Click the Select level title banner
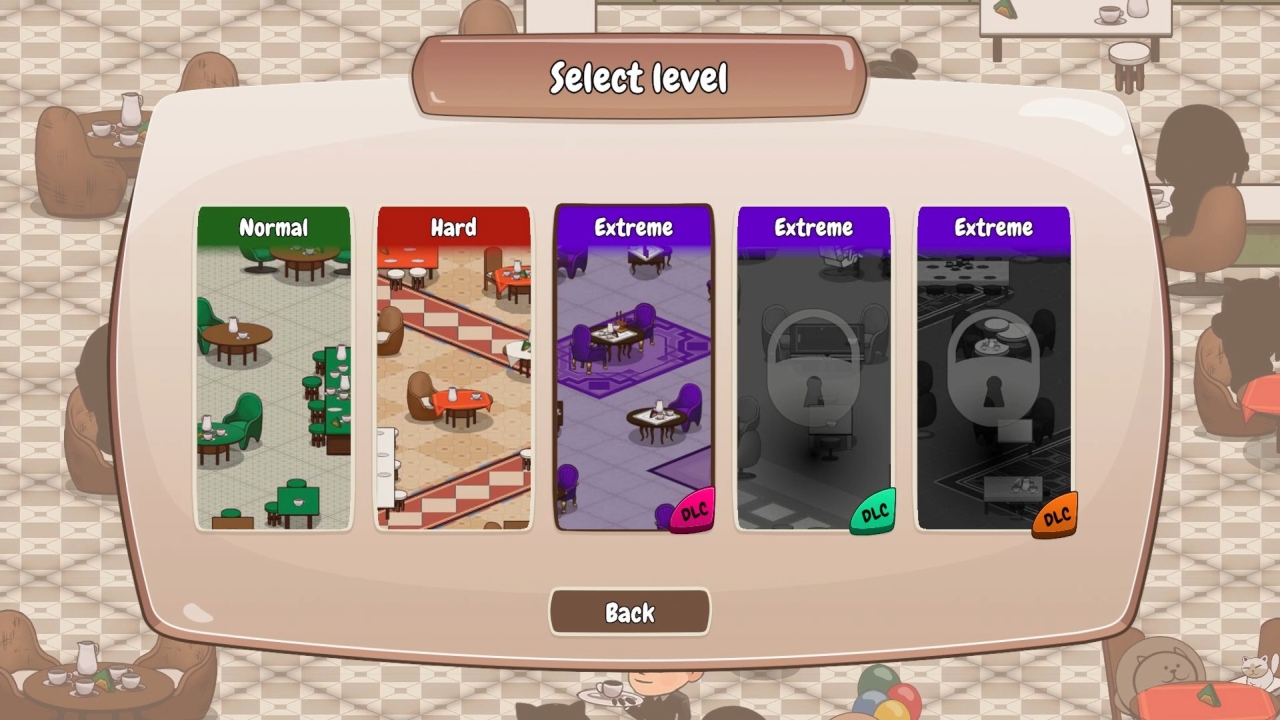 tap(639, 75)
